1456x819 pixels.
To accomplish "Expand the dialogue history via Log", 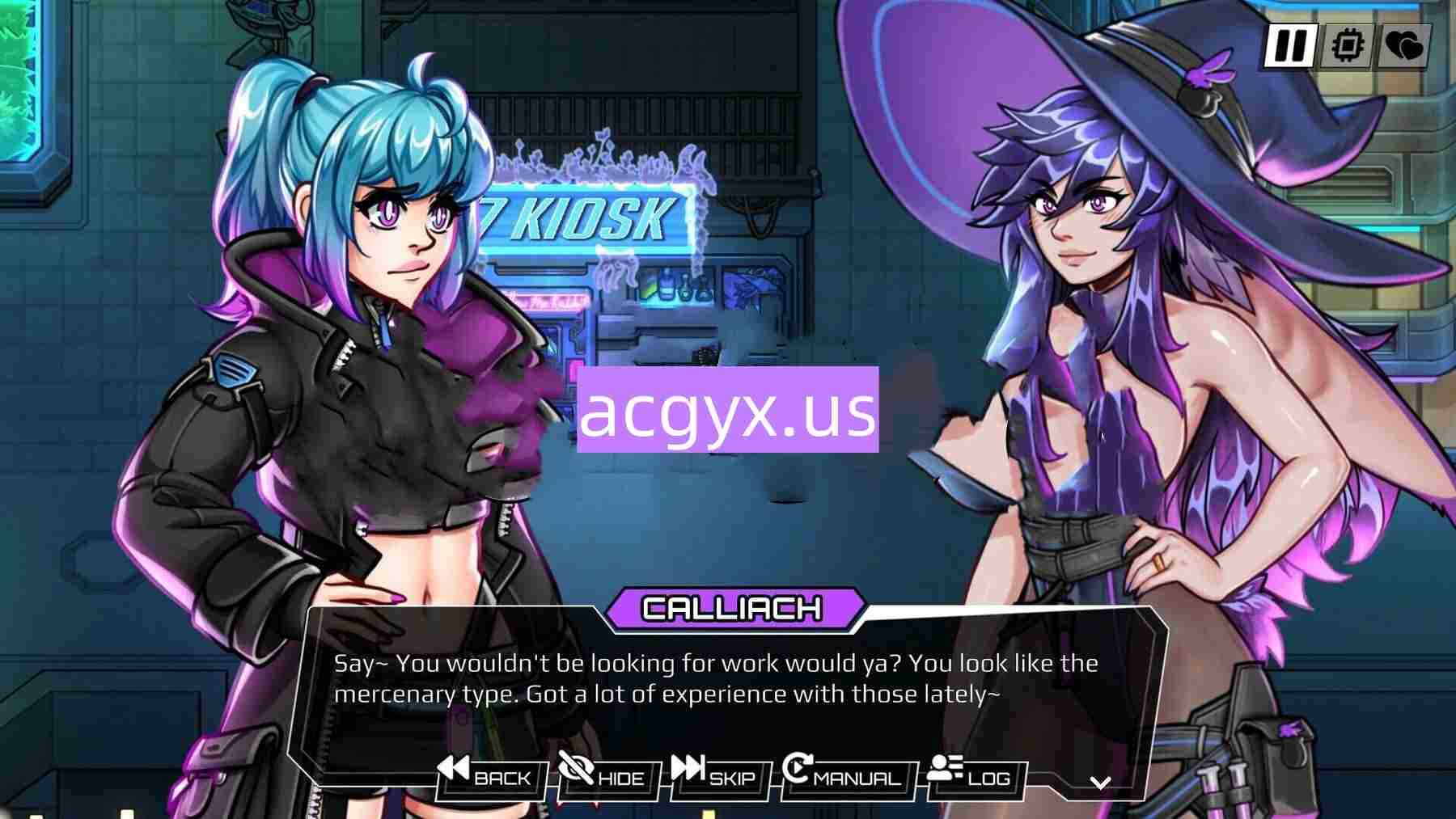I will coord(987,778).
